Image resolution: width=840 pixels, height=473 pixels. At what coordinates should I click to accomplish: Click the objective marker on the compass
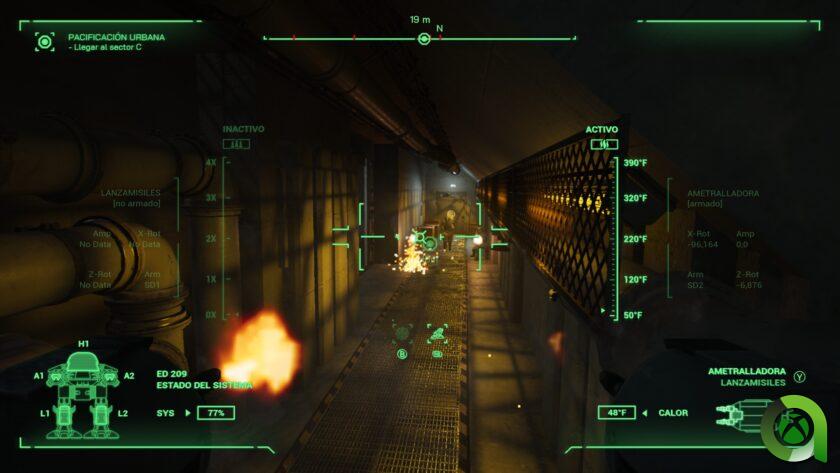pos(424,39)
